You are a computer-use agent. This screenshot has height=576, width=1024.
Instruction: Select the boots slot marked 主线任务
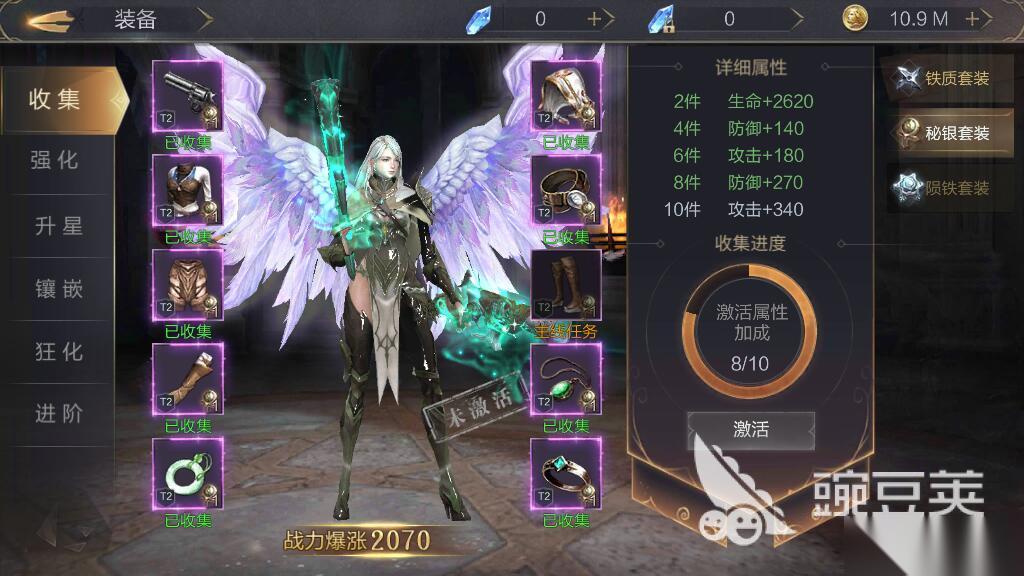tap(566, 284)
